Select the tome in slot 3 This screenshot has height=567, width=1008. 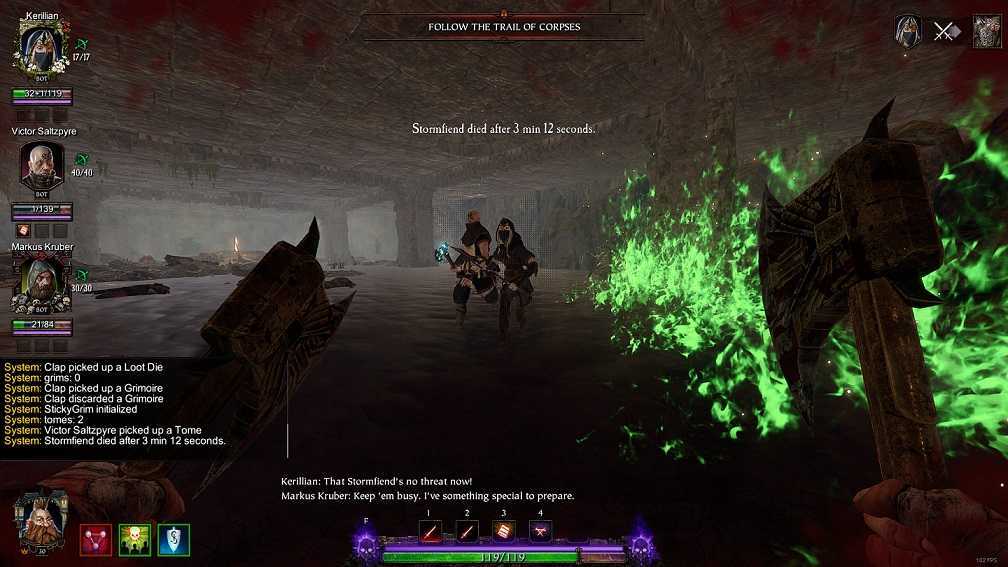click(503, 532)
